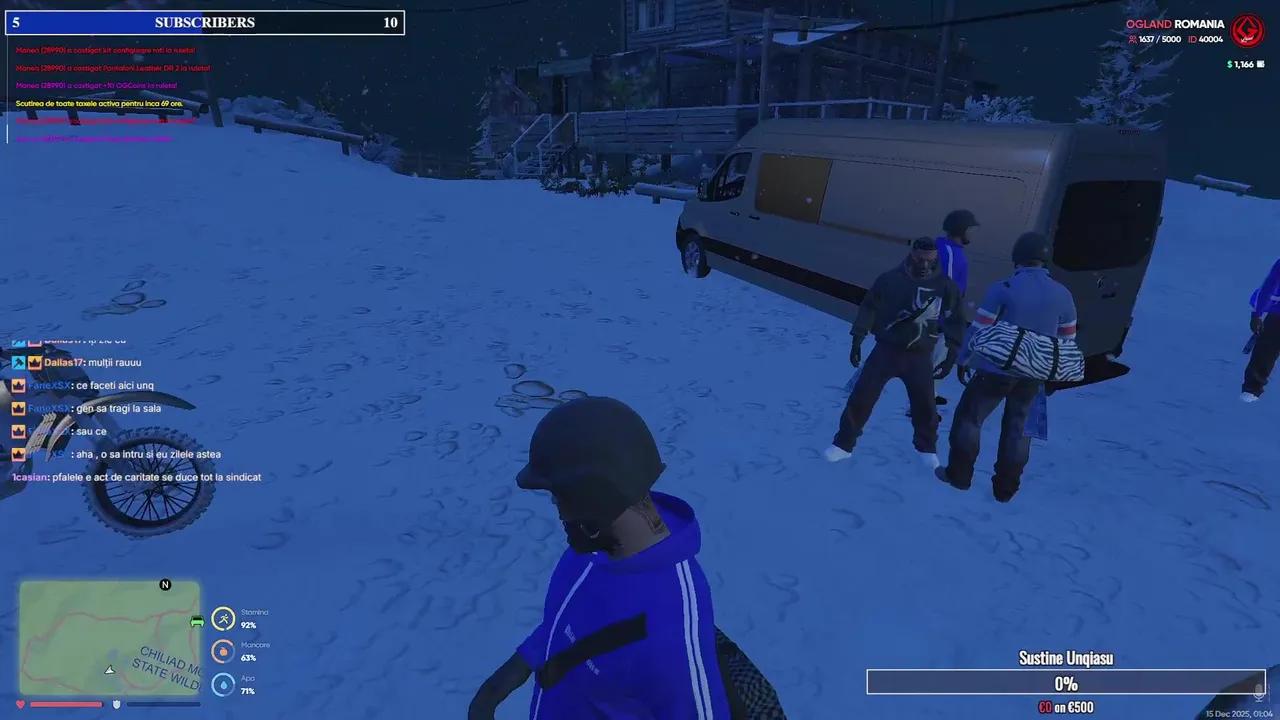Toggle the crown badge on Dallas17's chat message

(35, 362)
